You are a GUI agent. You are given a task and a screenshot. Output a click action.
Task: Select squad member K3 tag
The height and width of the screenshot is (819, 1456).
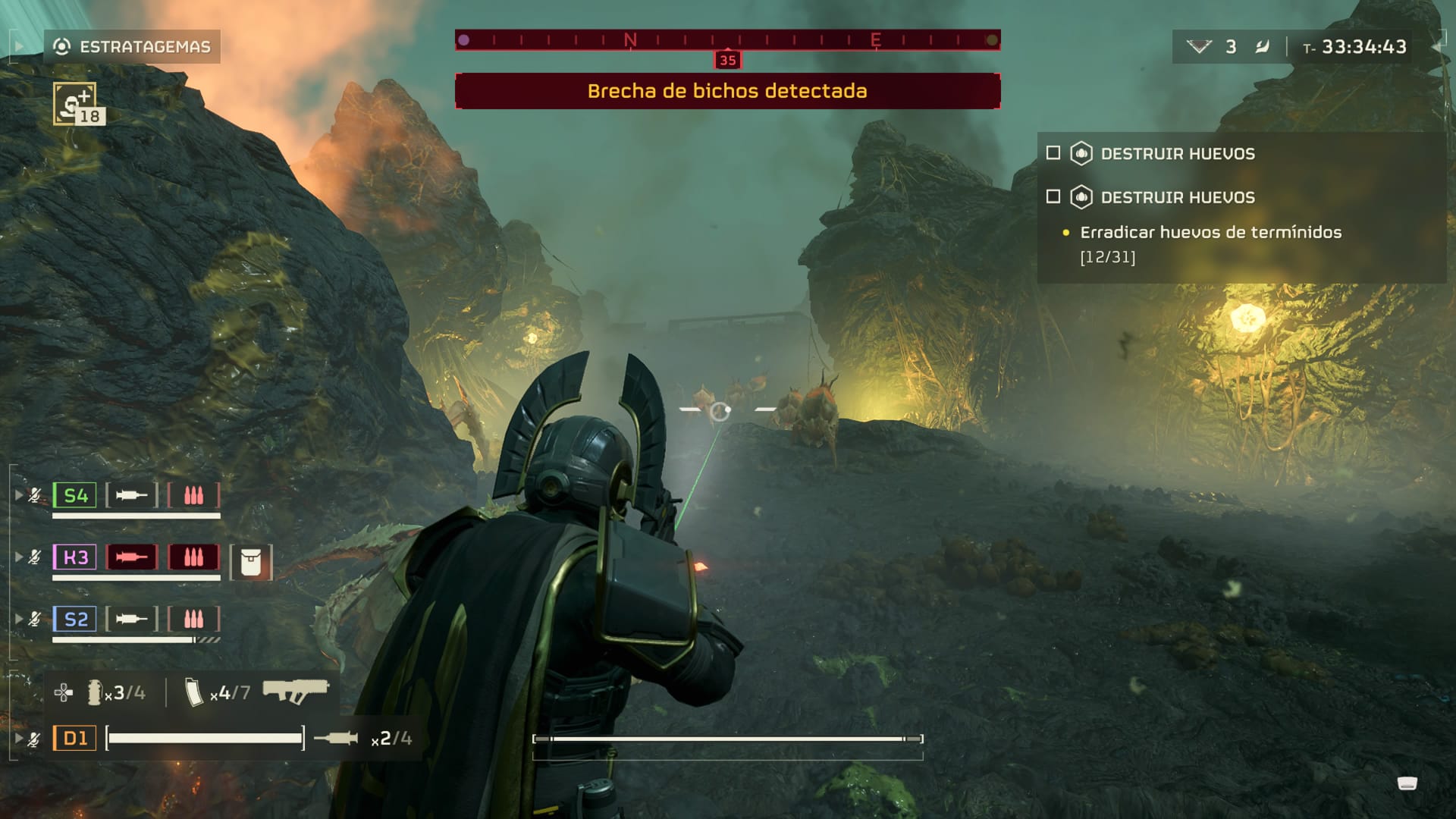pyautogui.click(x=75, y=557)
